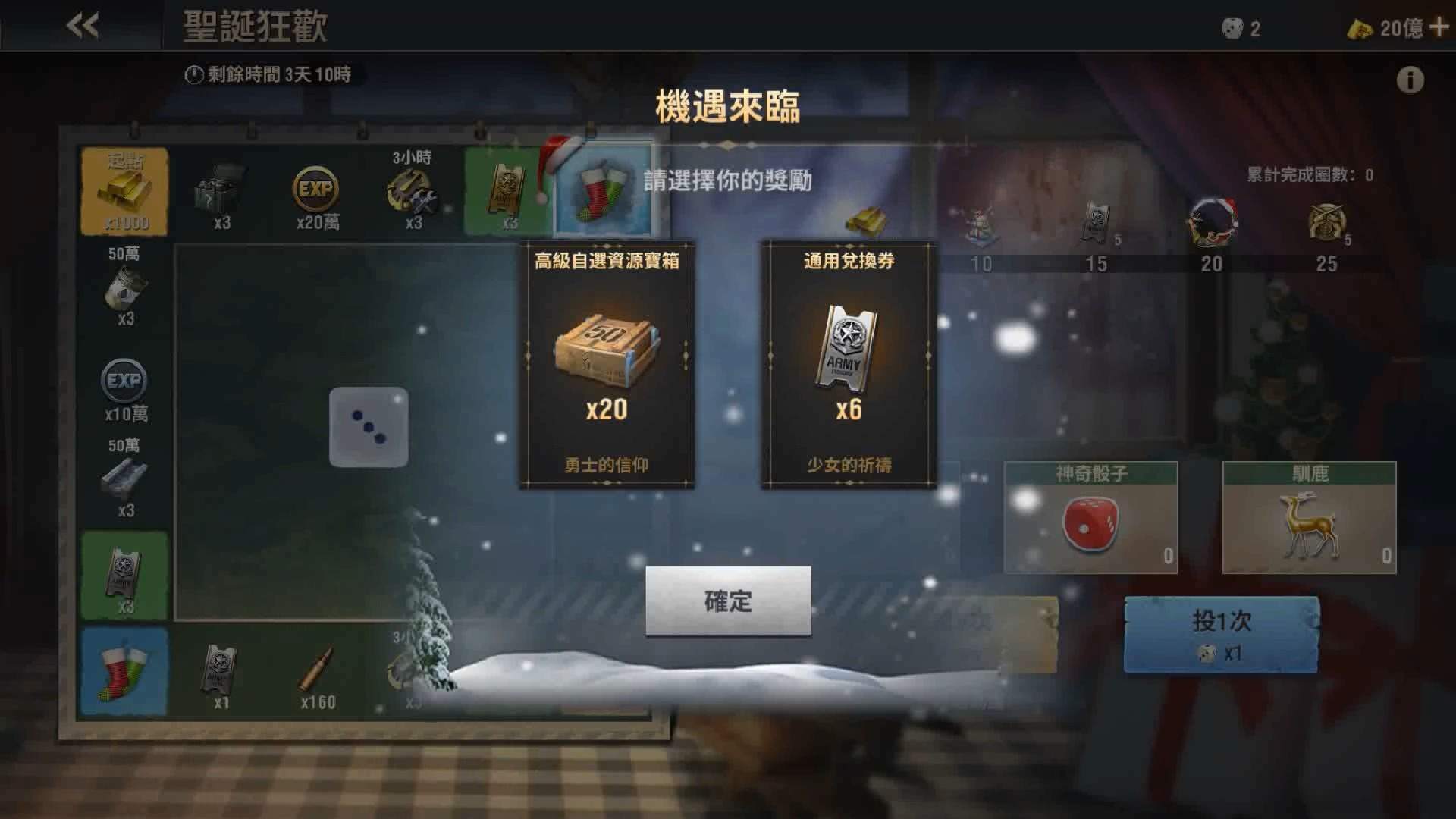The height and width of the screenshot is (819, 1456).
Task: Tap the Santa-hat stocking tile
Action: click(603, 190)
